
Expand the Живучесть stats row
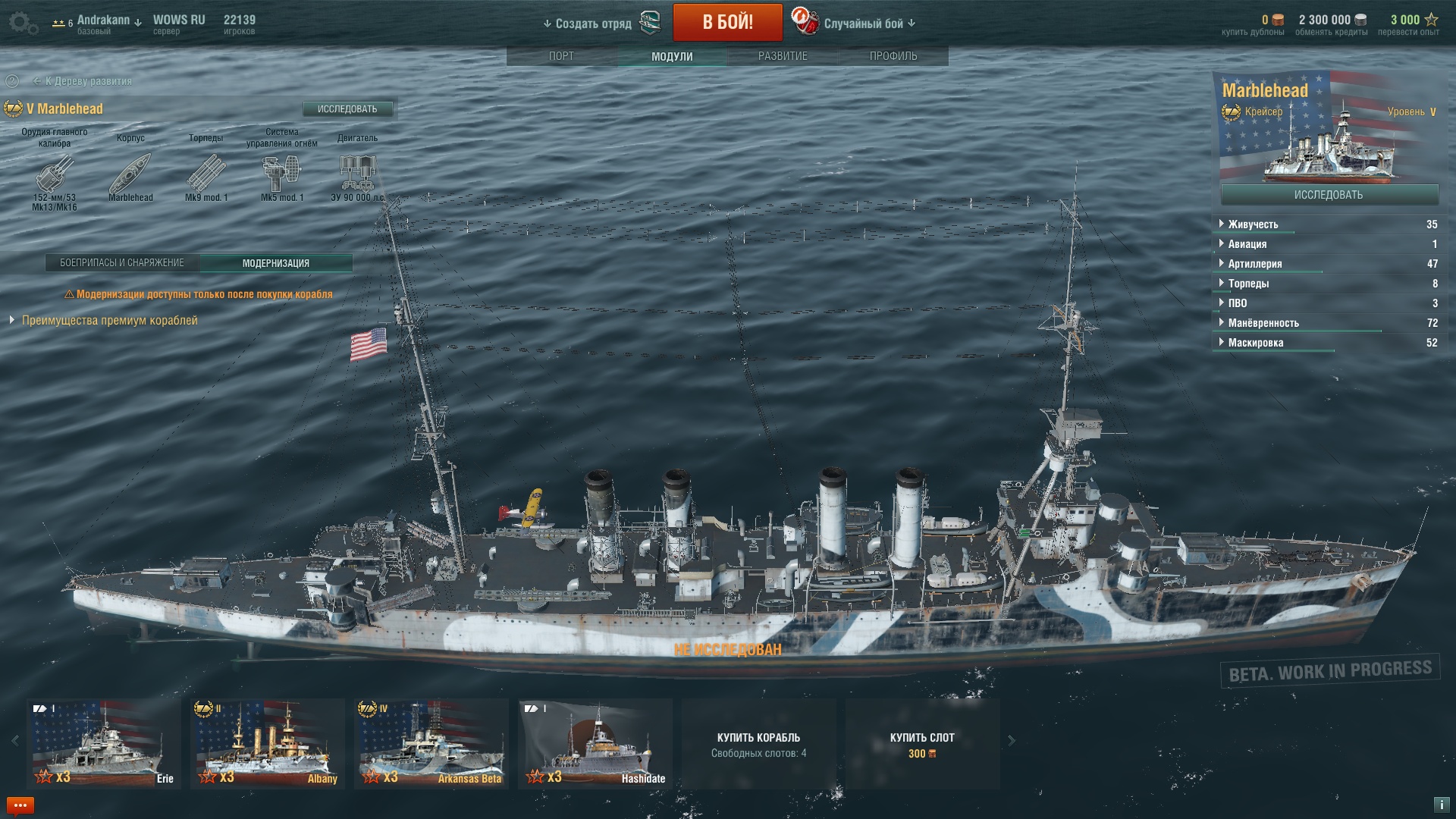click(1253, 224)
